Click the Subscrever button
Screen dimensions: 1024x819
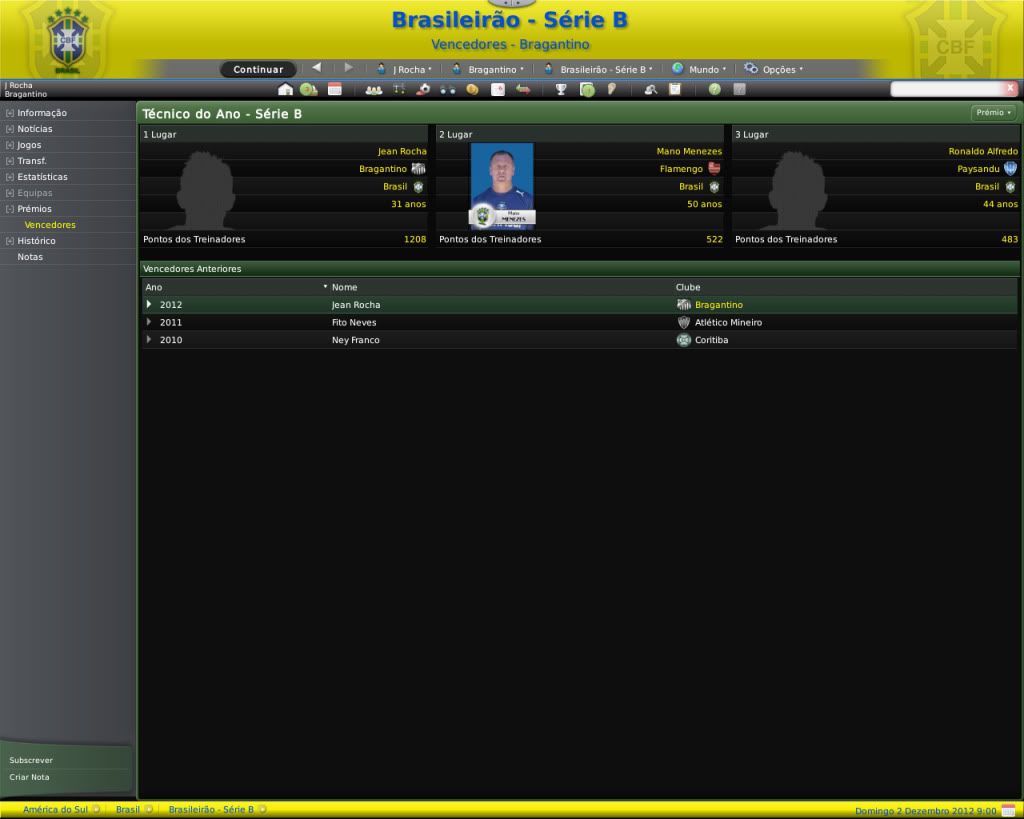click(31, 760)
